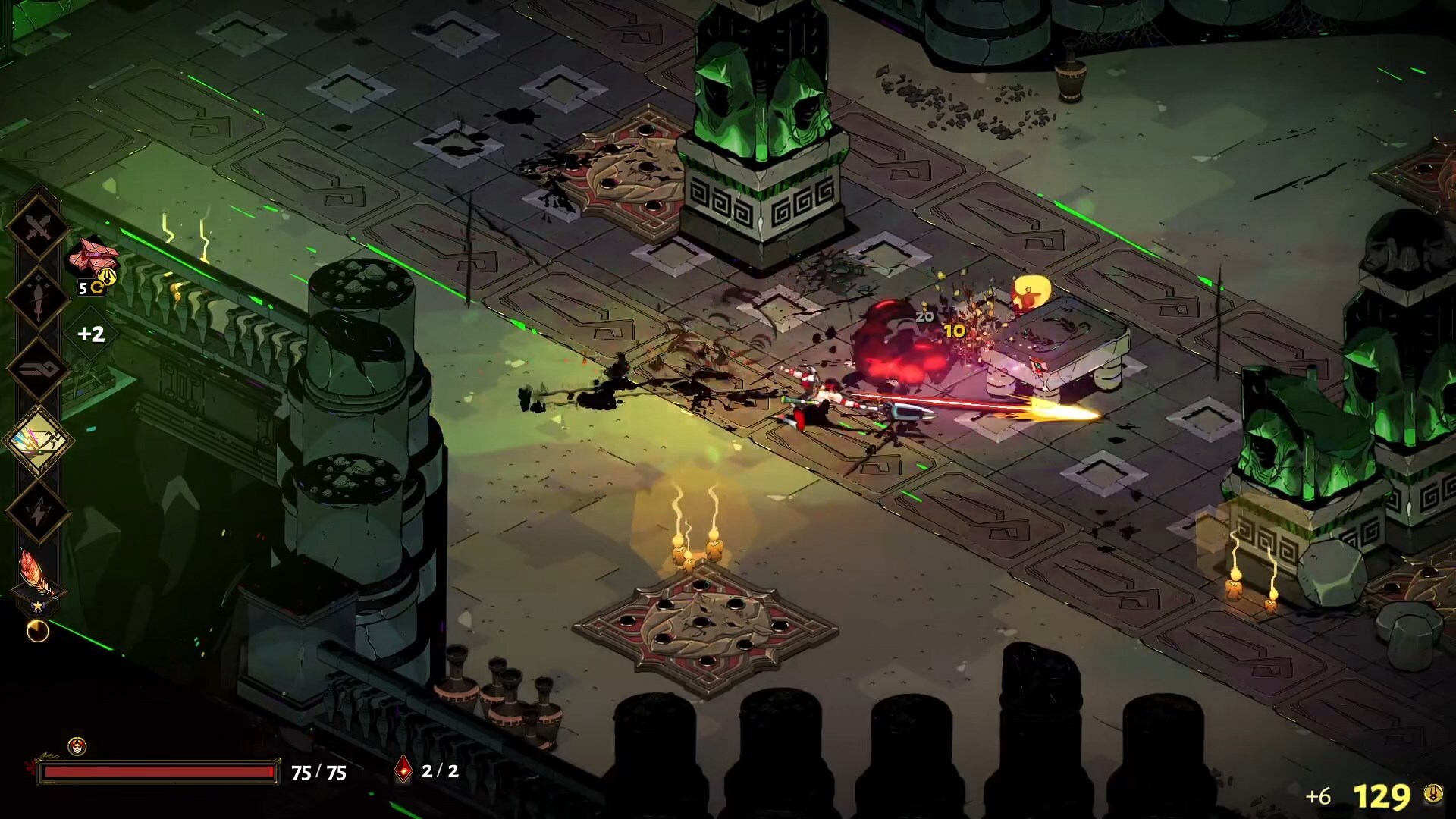This screenshot has height=819, width=1456.
Task: Open the +2 extra boons indicator
Action: pos(91,334)
